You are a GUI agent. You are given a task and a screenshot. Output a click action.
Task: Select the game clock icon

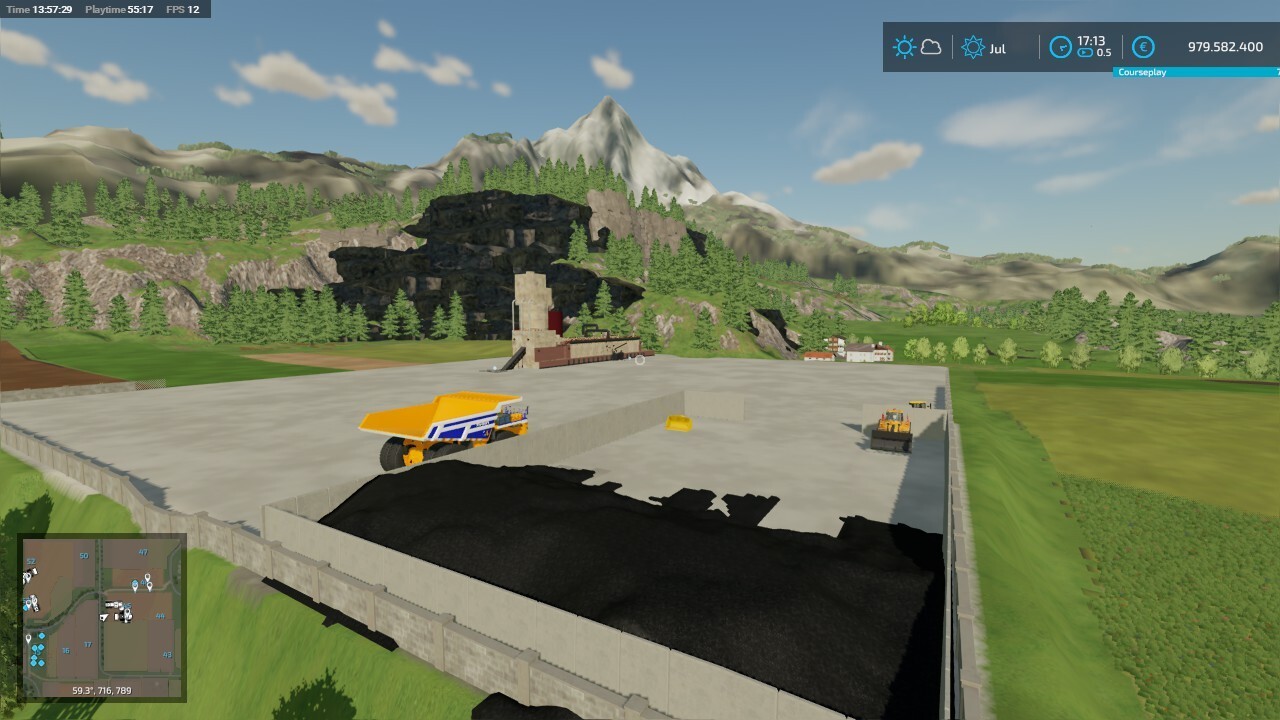click(x=1060, y=47)
